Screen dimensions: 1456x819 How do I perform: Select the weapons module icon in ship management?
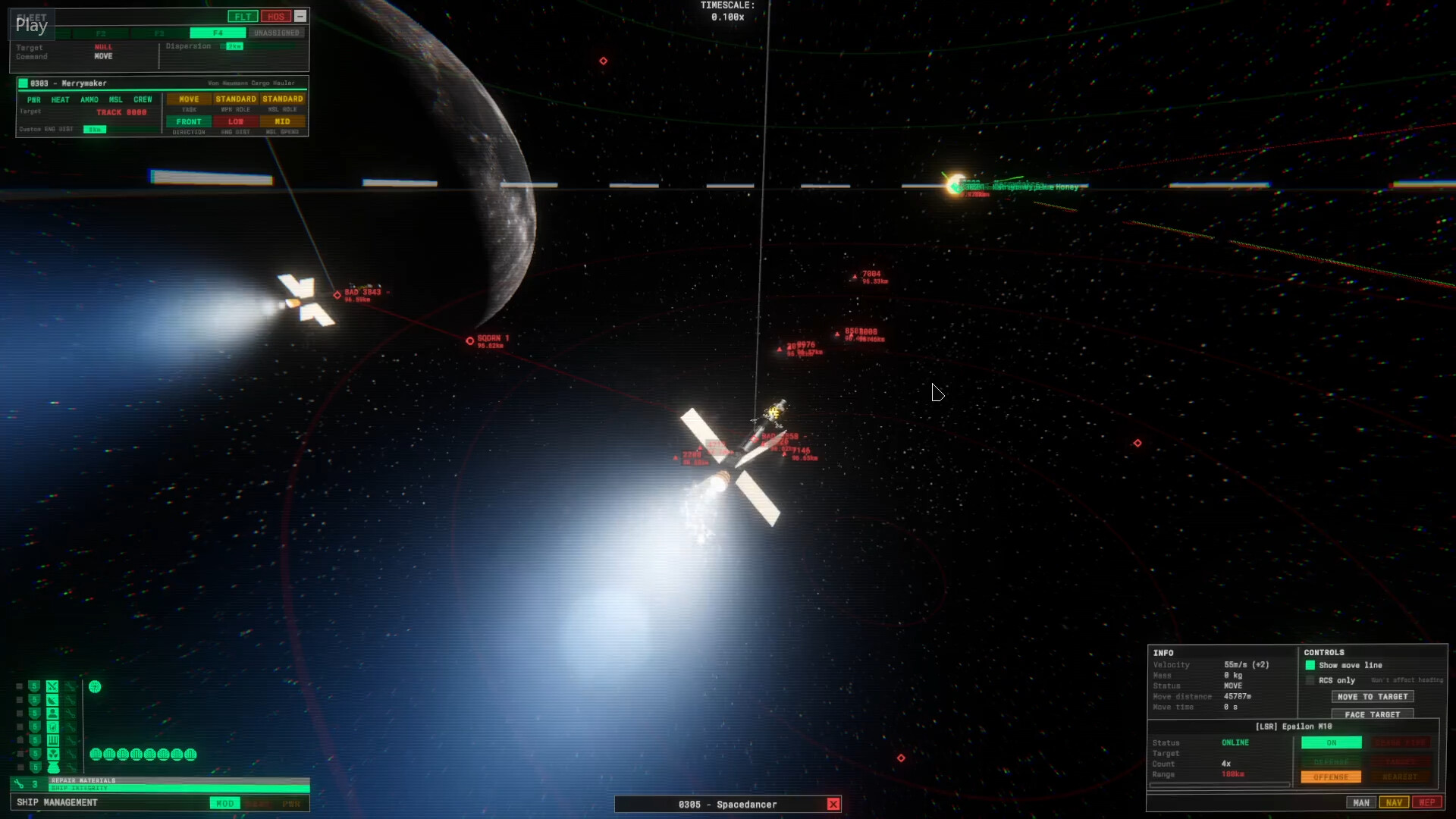point(52,686)
